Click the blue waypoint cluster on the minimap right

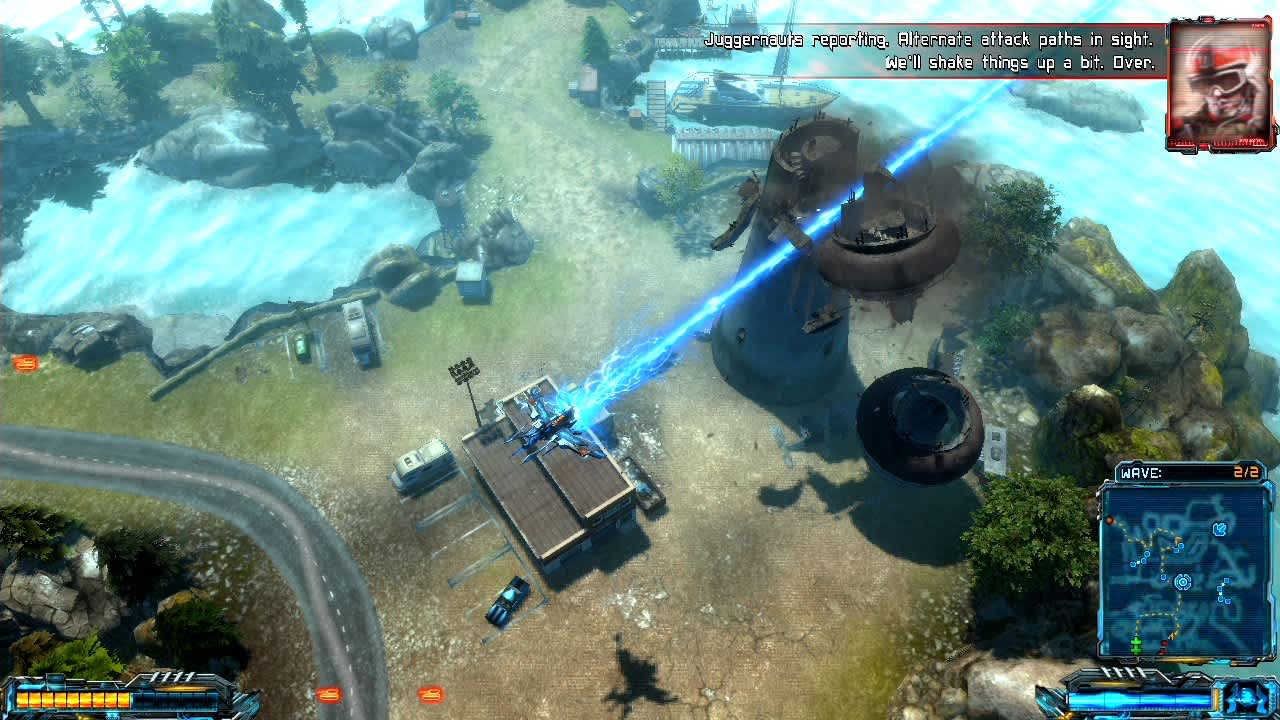1225,589
